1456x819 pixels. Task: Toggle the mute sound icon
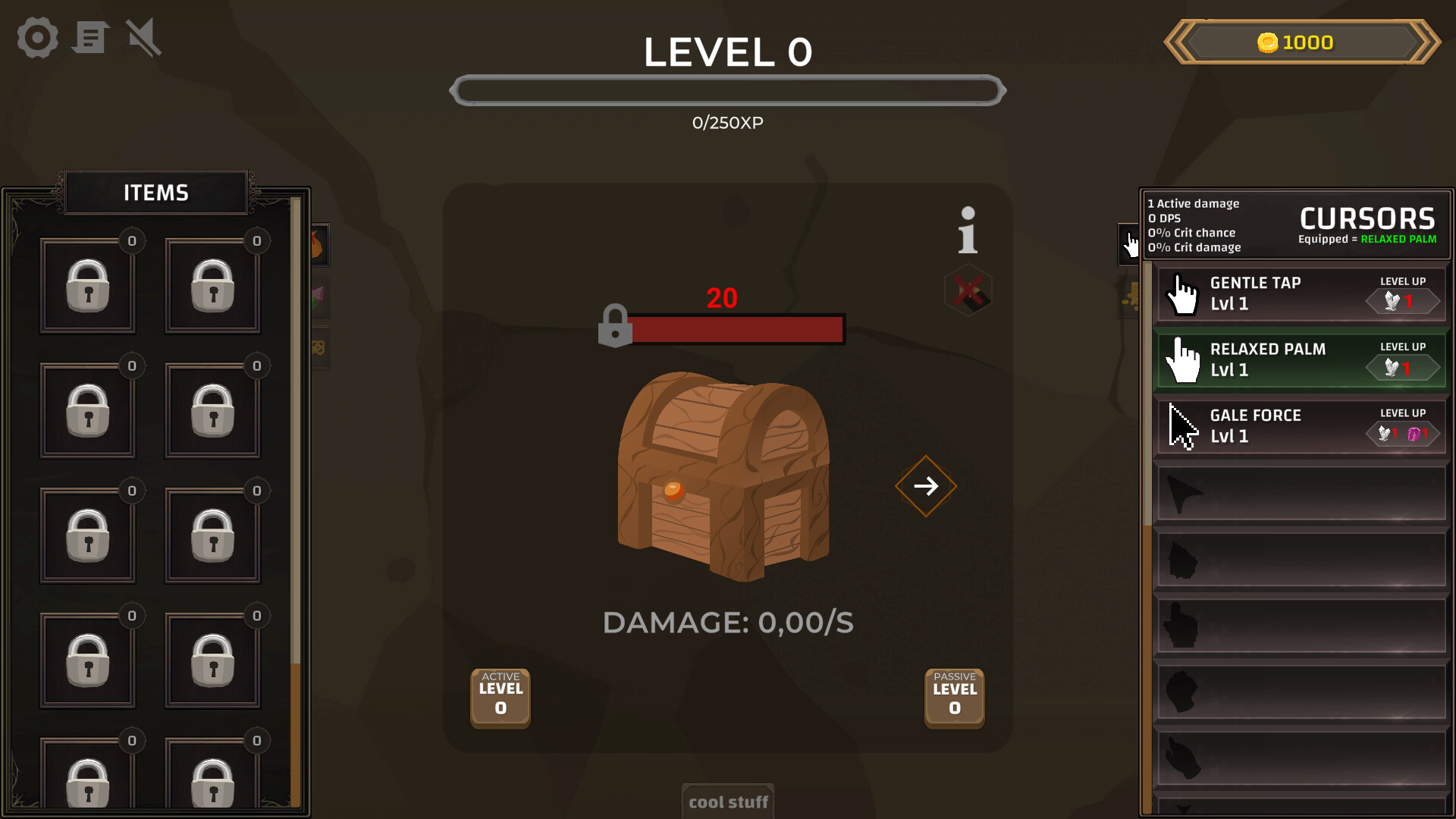coord(143,37)
